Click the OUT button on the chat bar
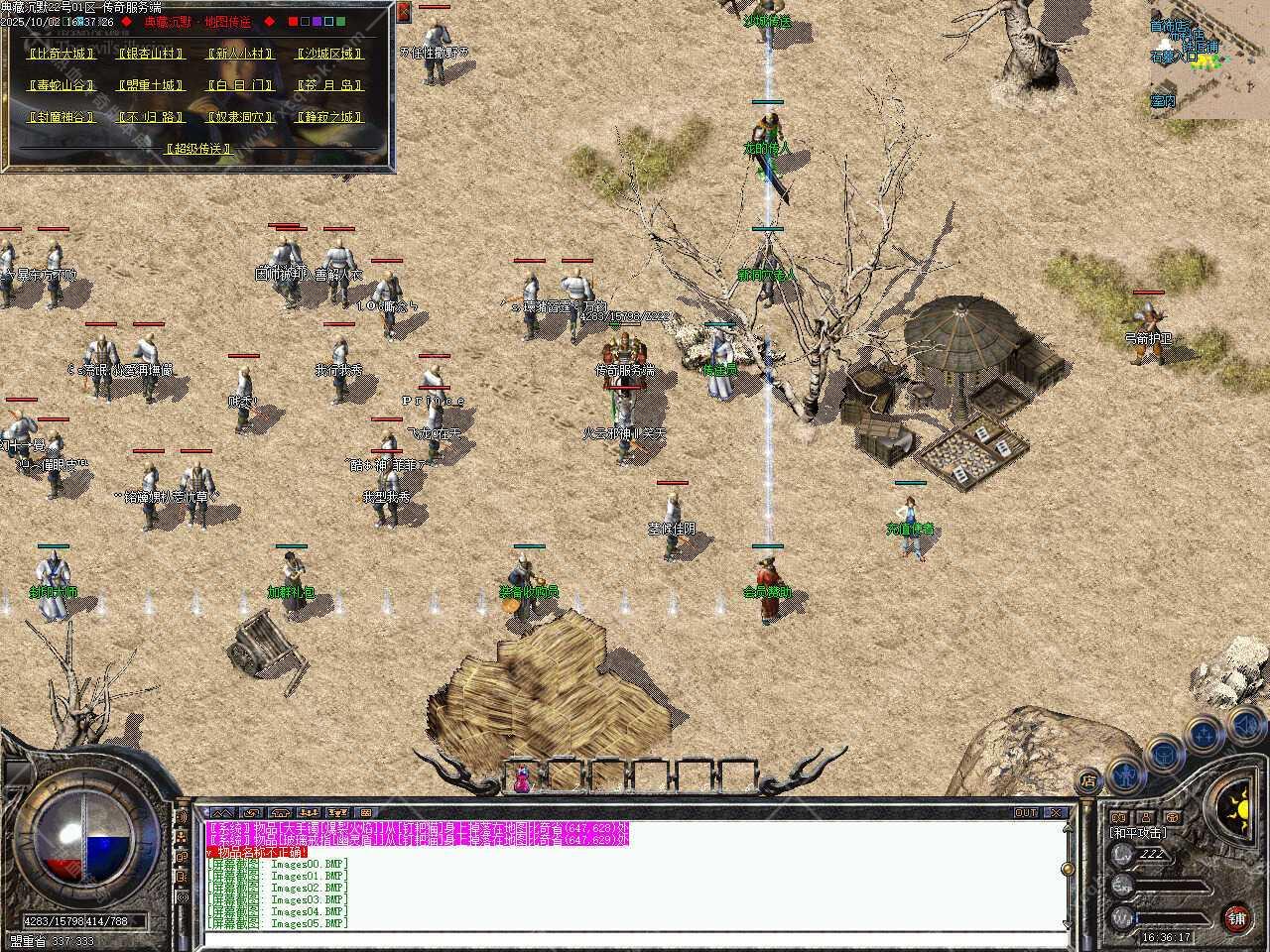Viewport: 1270px width, 952px height. coord(1025,812)
